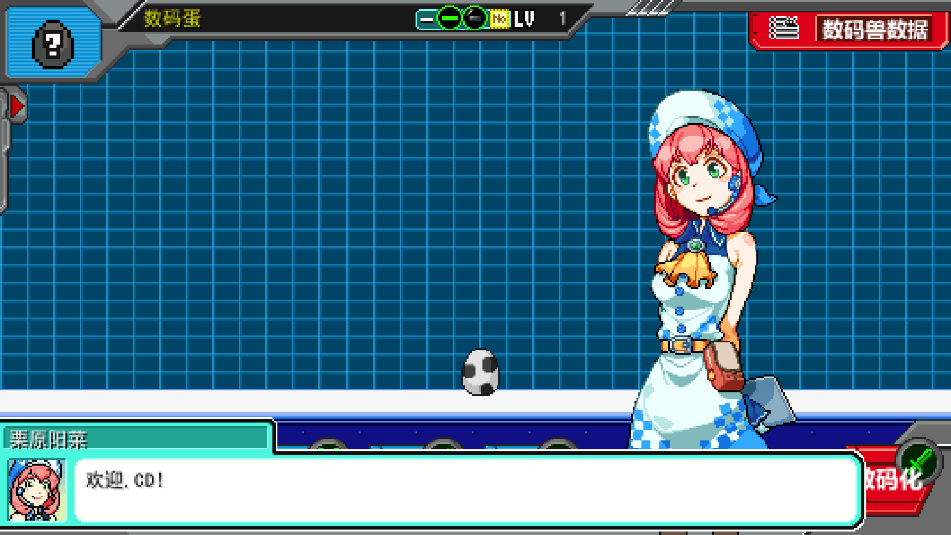Advance the 欢迎 dialogue text box
Viewport: 951px width, 535px height.
point(467,489)
